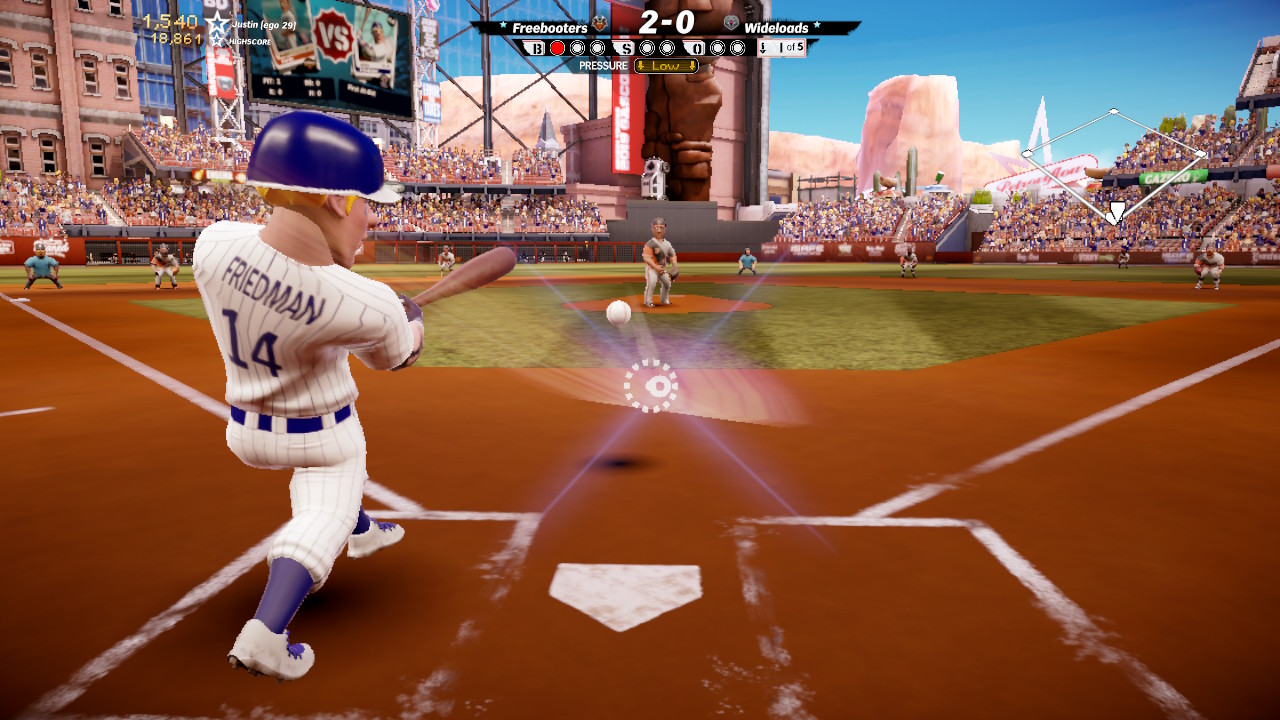Select the Freebooters name on the scoreboard

pos(548,27)
